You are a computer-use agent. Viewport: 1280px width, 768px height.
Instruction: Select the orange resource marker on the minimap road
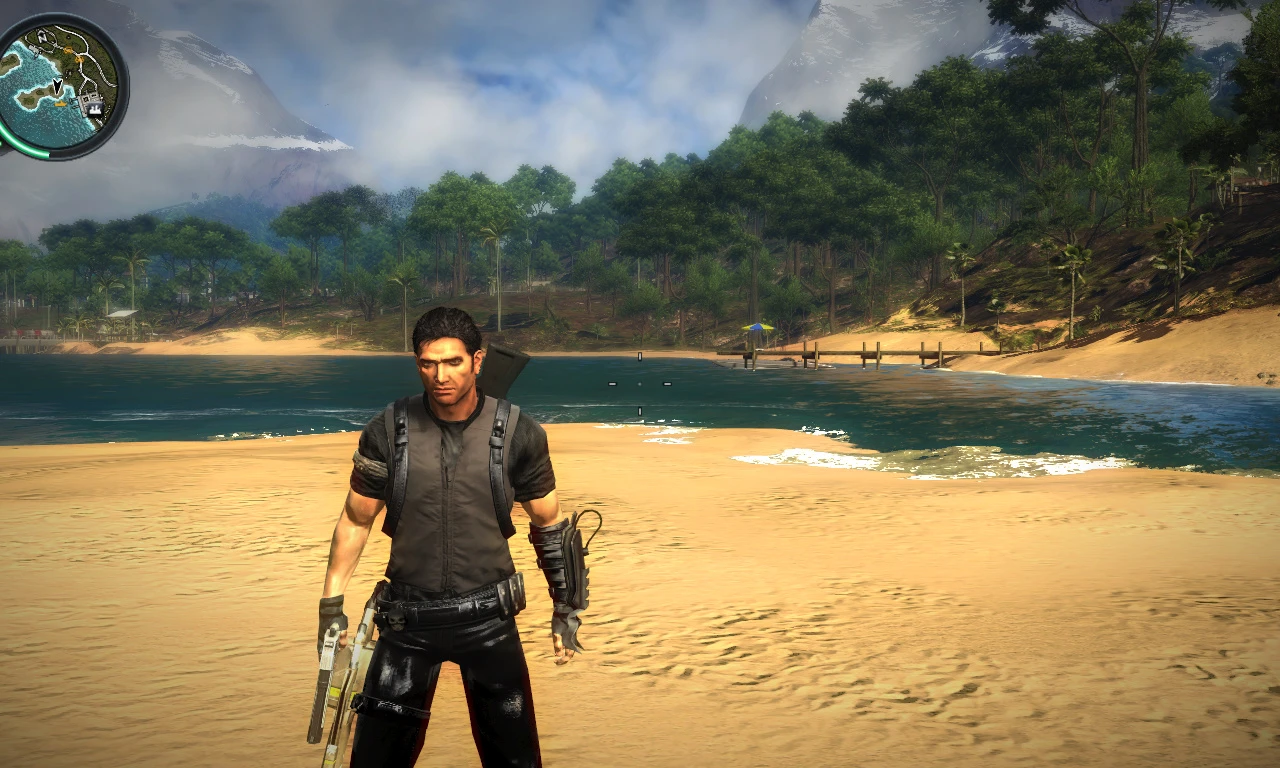tap(69, 50)
